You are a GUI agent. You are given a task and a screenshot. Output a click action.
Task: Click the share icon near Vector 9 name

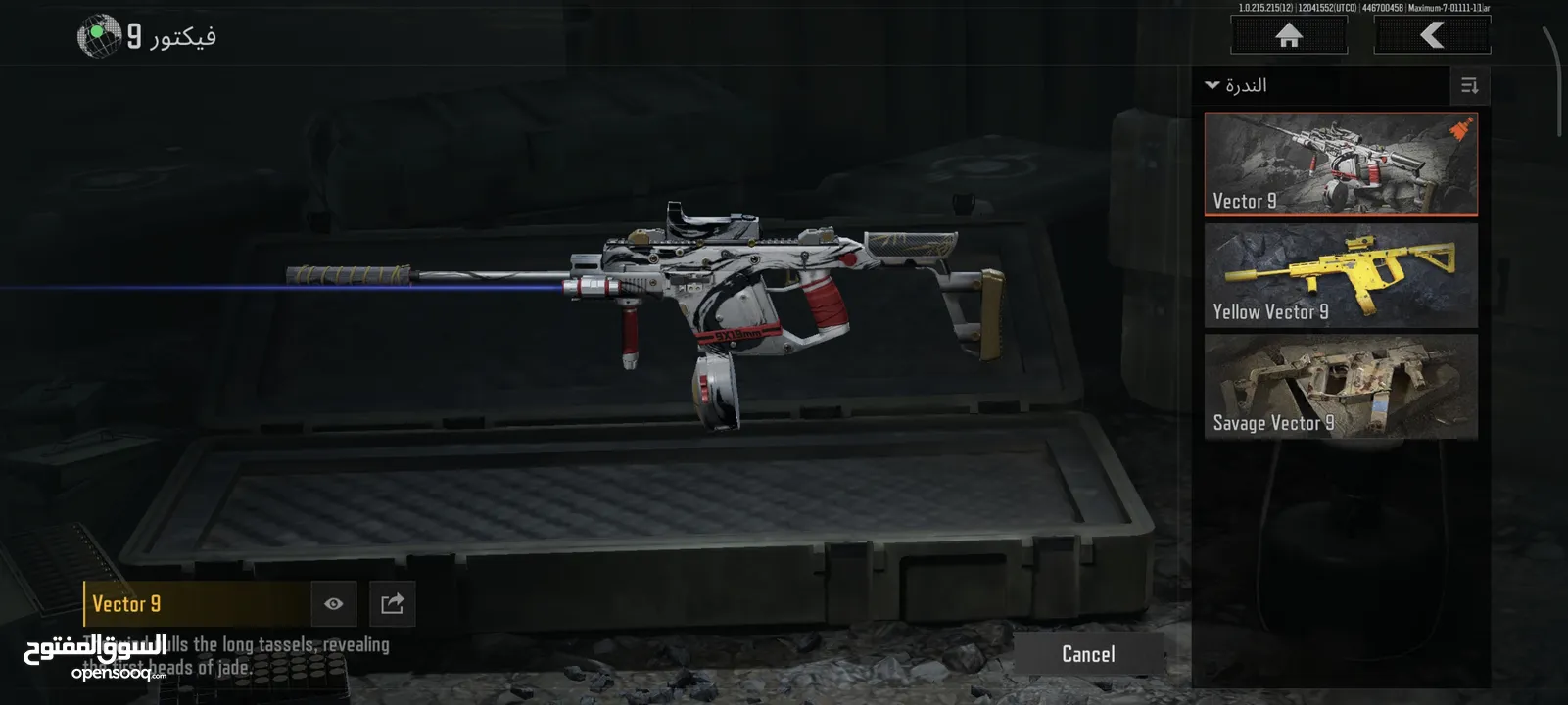[x=392, y=603]
